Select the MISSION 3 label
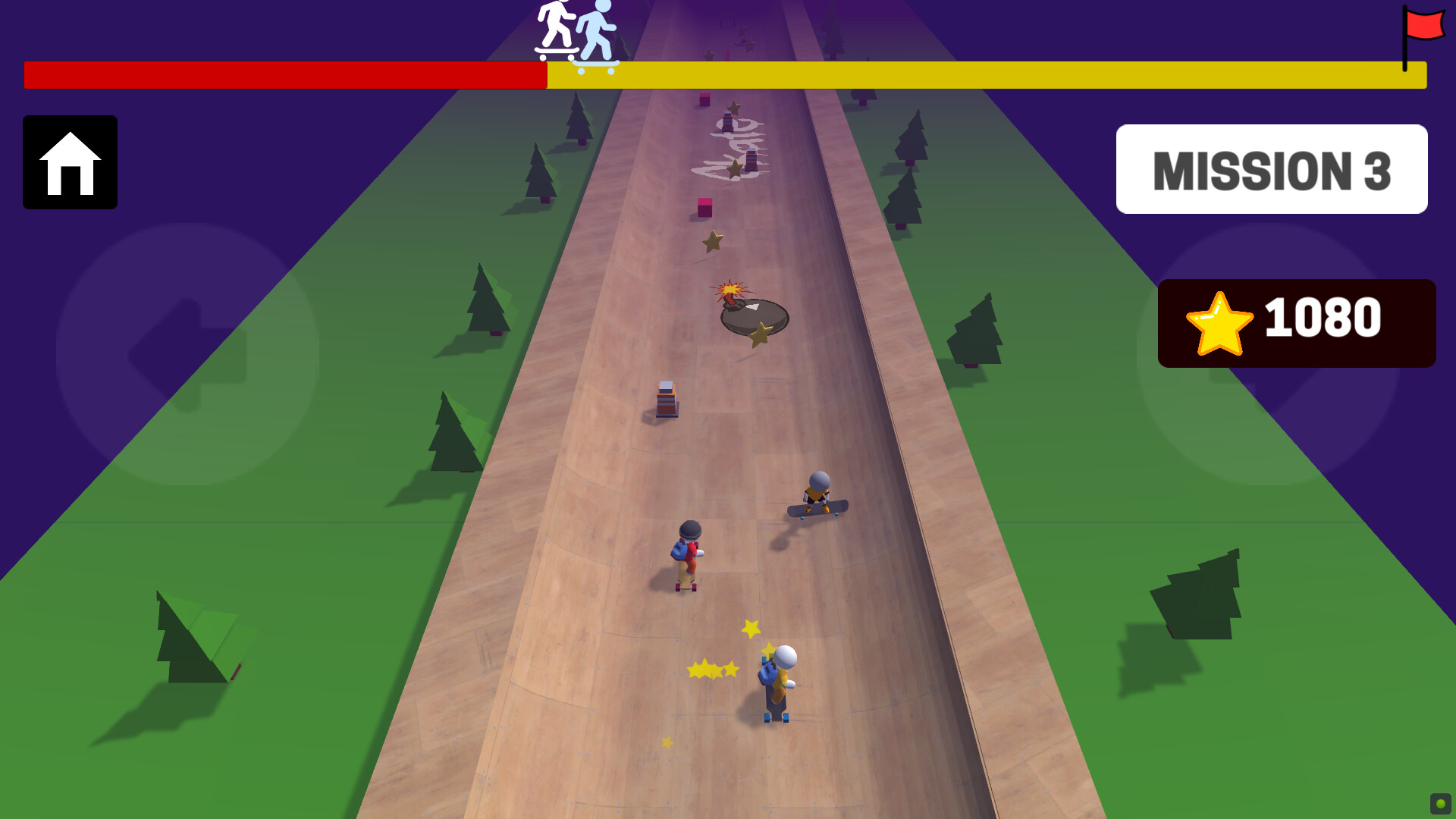Viewport: 1456px width, 819px height. point(1272,169)
